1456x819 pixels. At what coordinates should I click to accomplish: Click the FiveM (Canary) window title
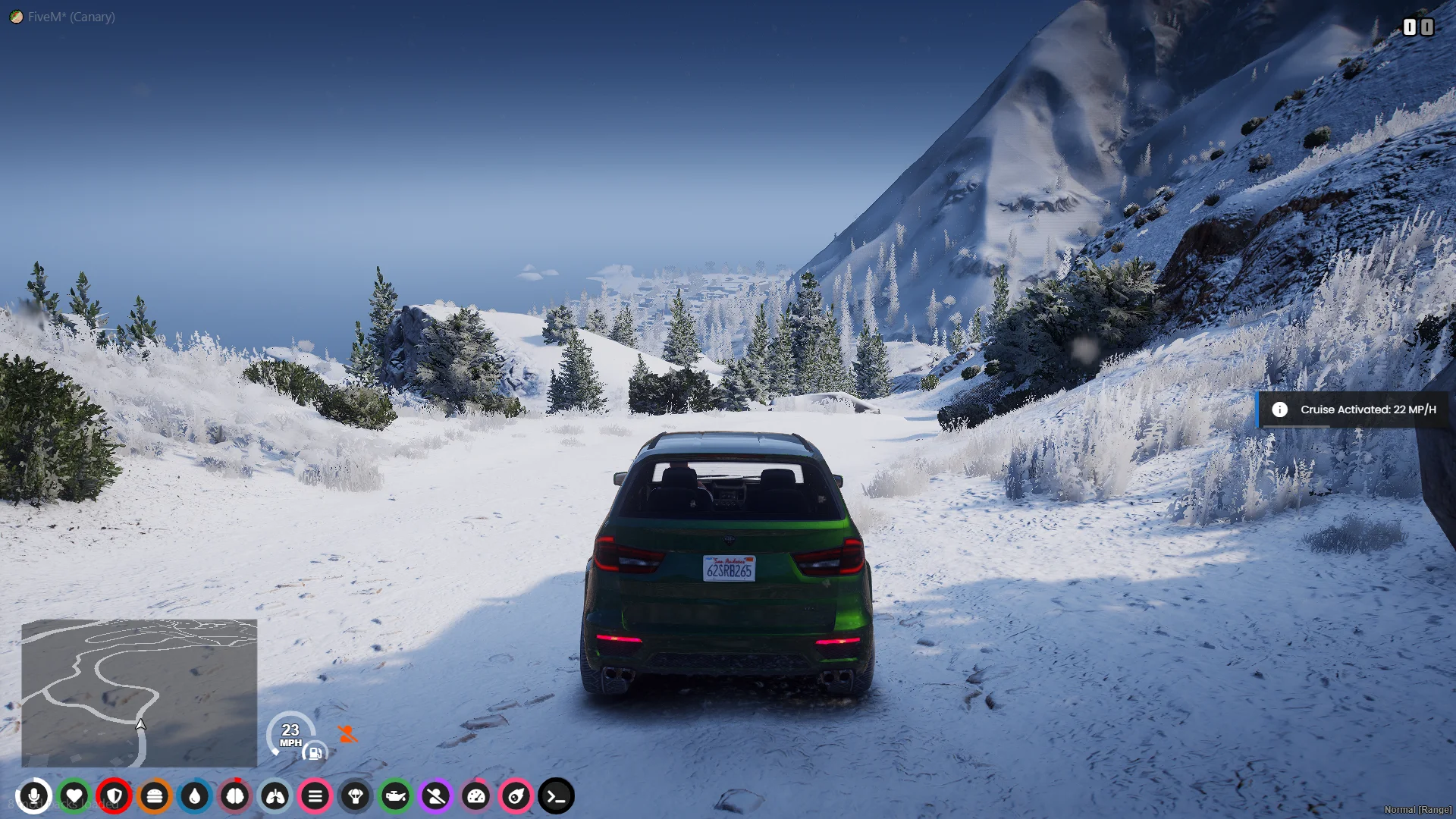click(x=71, y=17)
